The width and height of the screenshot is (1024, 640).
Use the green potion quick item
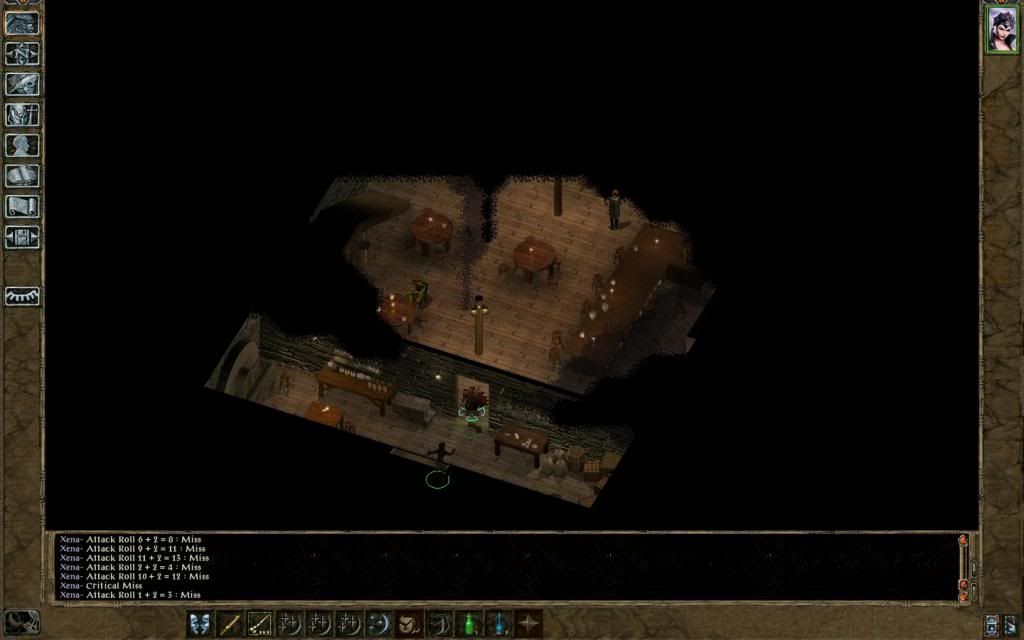click(x=468, y=624)
